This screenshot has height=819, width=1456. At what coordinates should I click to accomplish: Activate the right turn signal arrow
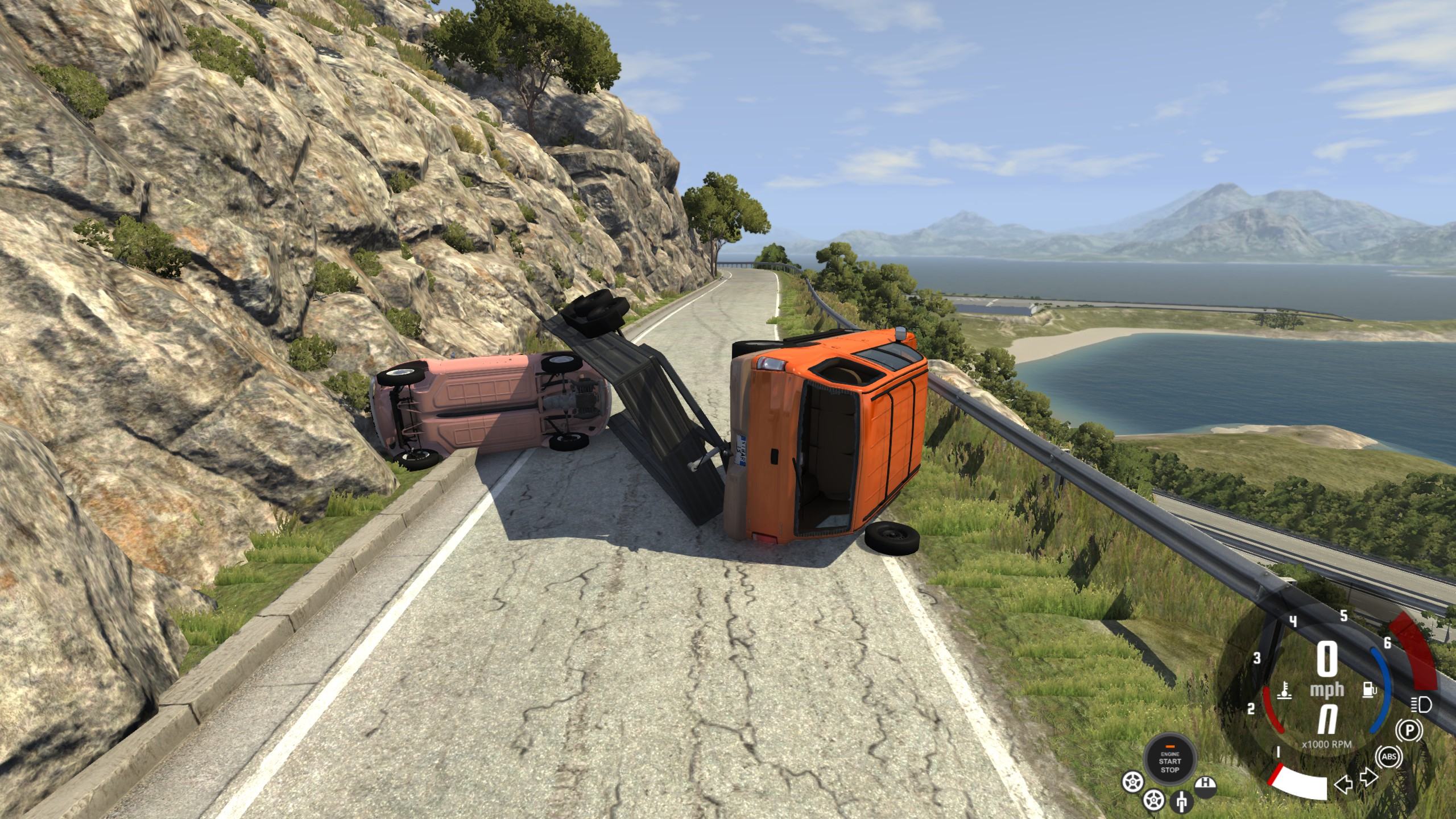1367,777
